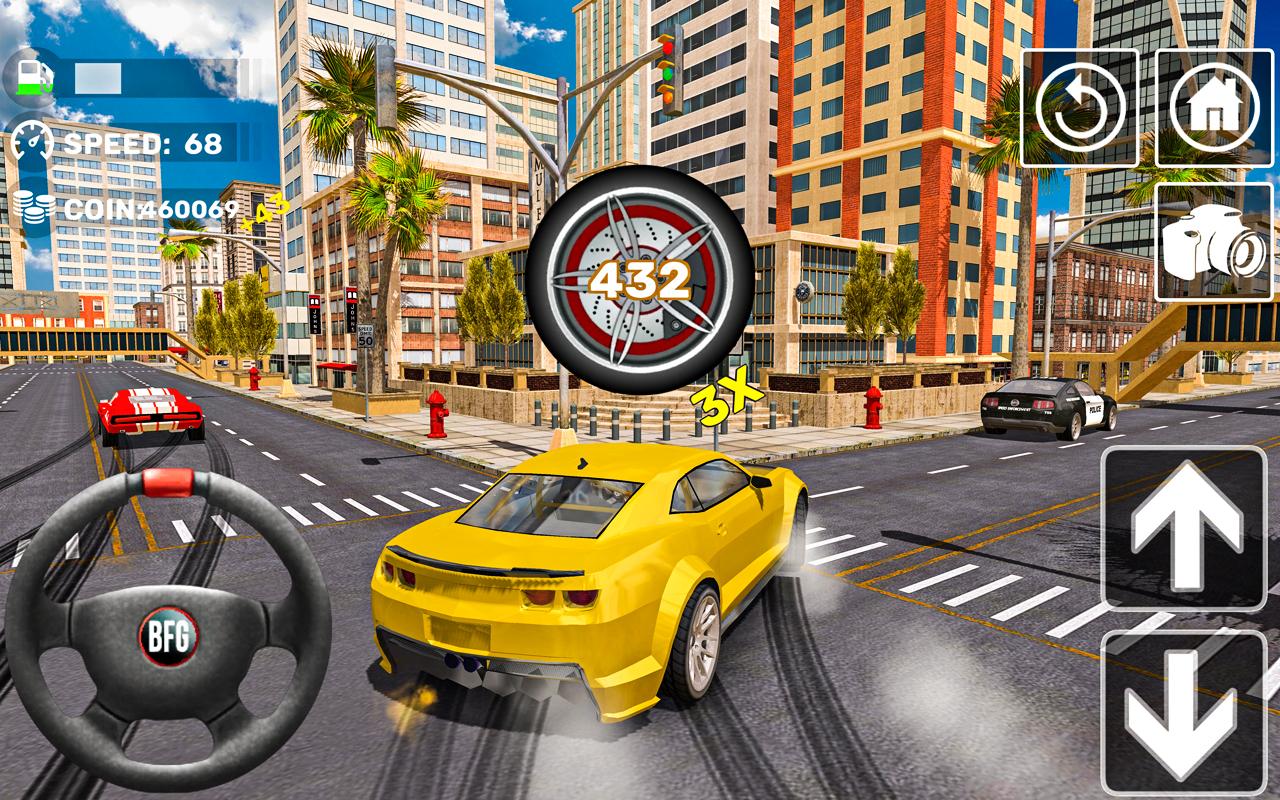
Task: Click the speedometer icon next to SPEED
Action: tap(33, 142)
